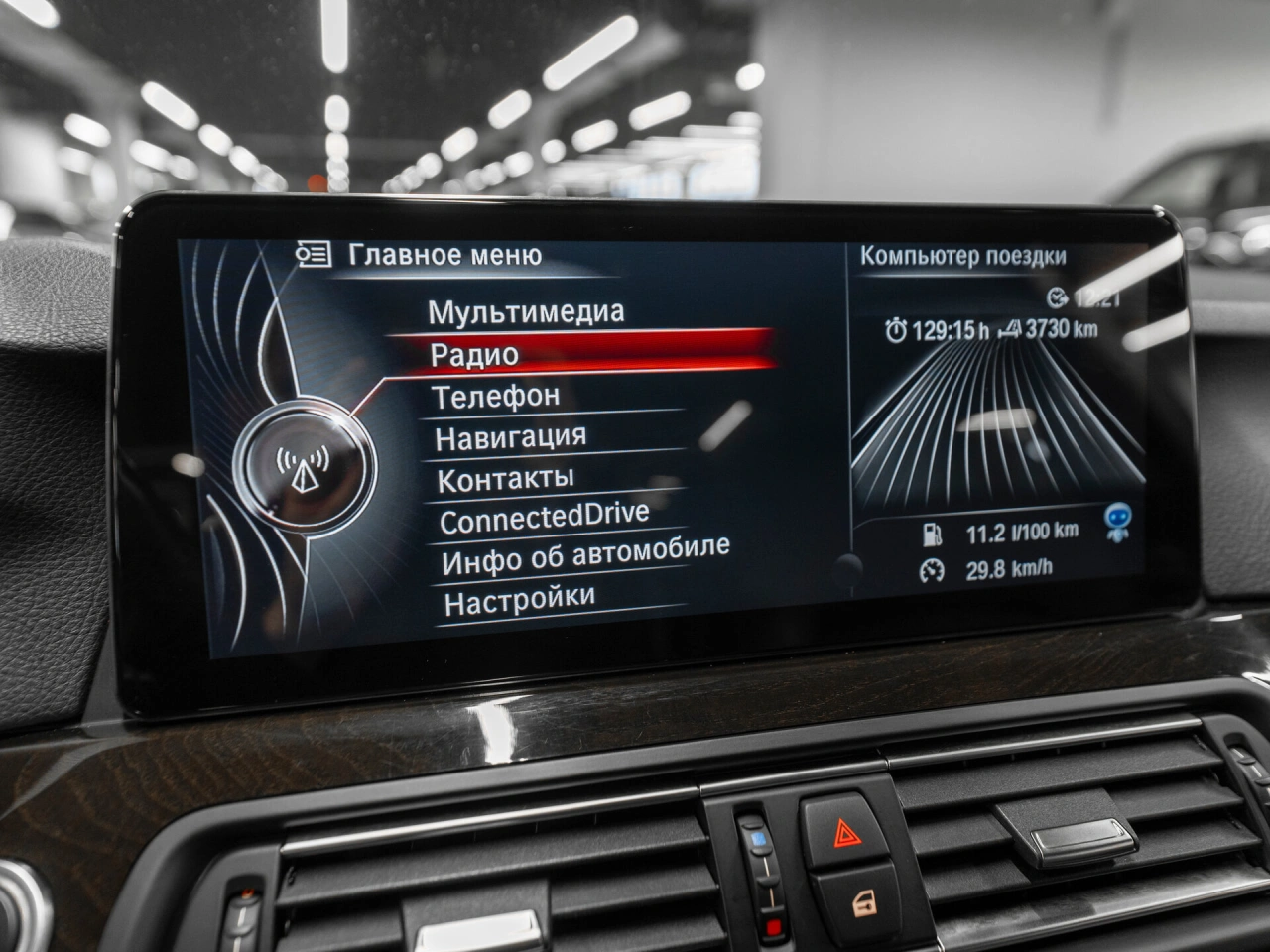Open the Контакты list
The width and height of the screenshot is (1270, 952).
(x=505, y=479)
